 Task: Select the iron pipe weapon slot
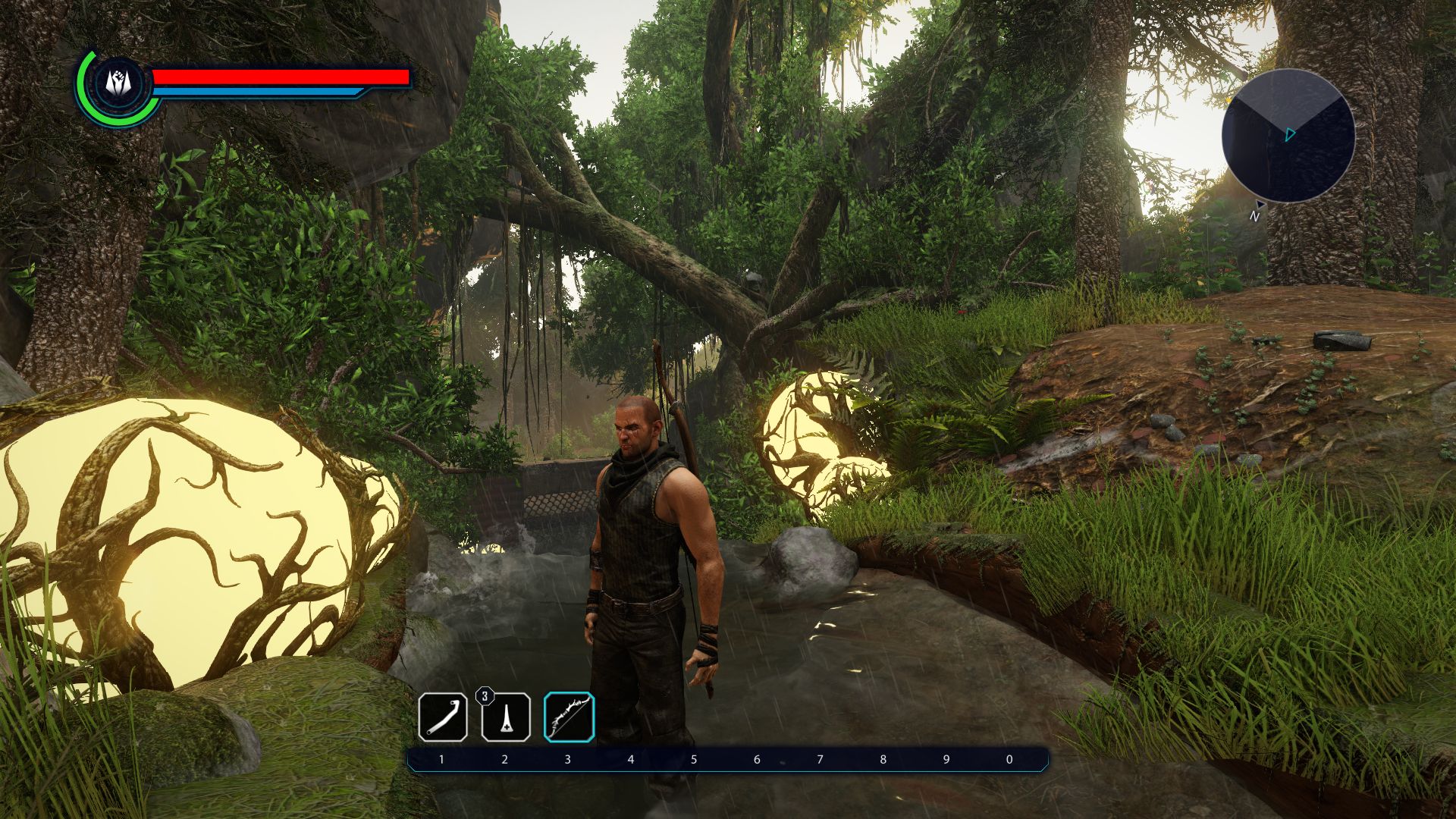(443, 717)
